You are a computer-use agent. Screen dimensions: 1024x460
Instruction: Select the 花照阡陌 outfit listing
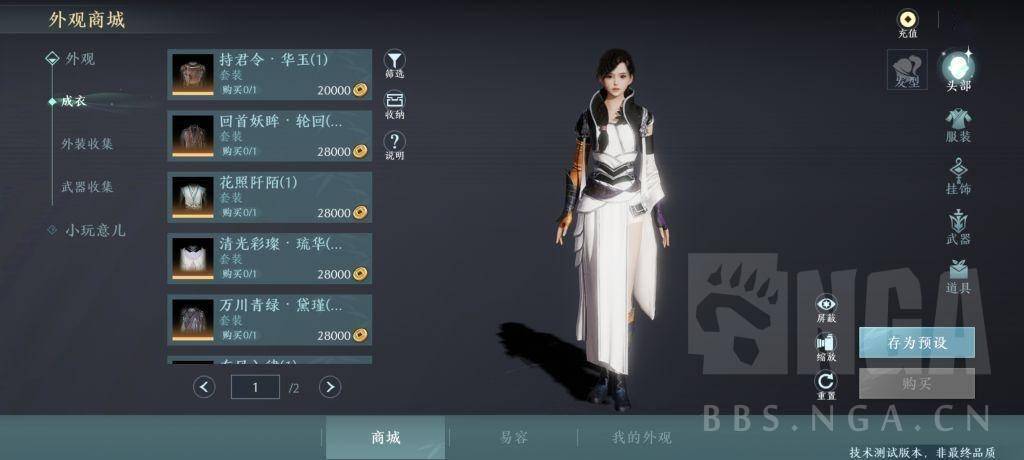tap(269, 197)
